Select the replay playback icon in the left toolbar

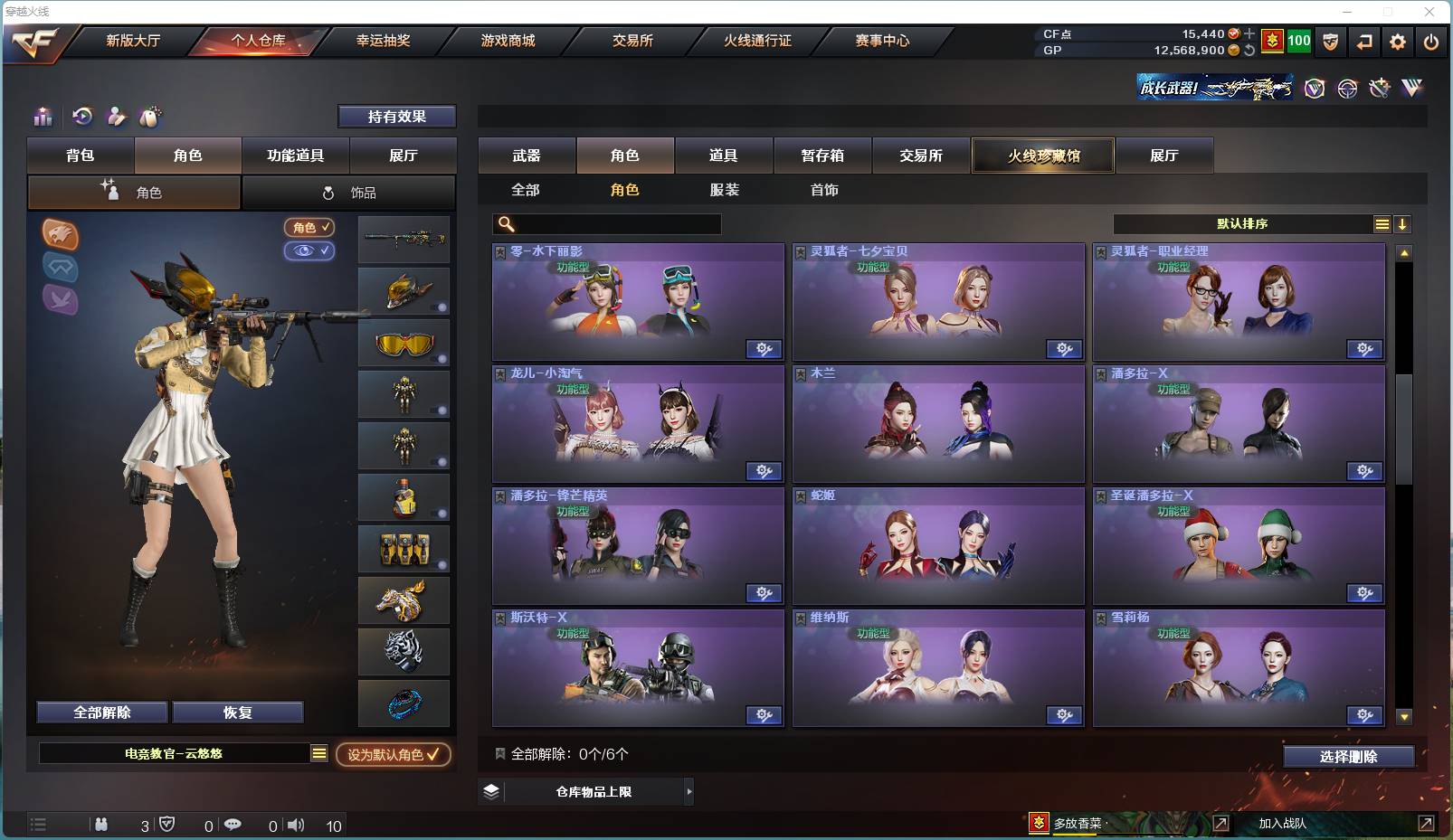tap(82, 117)
